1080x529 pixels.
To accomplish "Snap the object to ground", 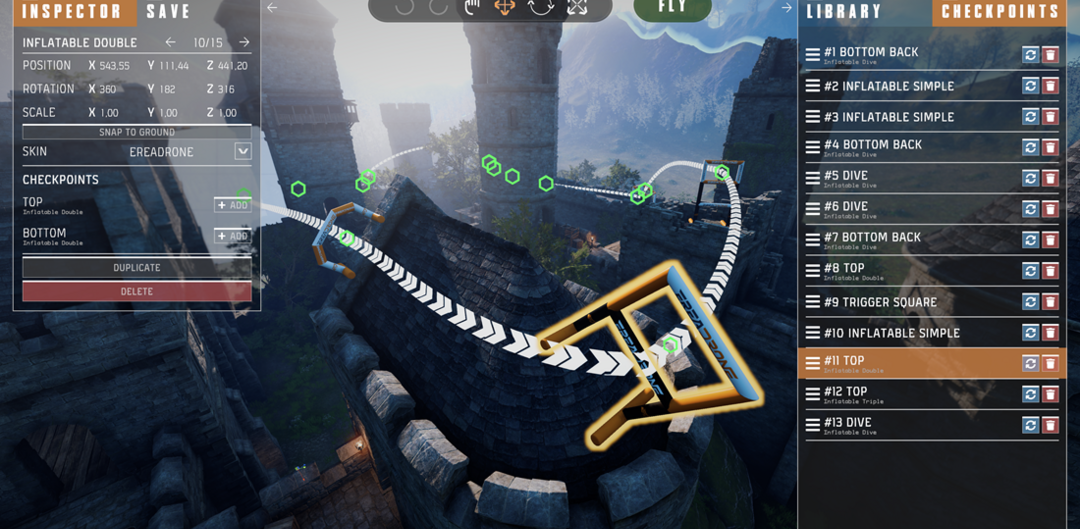I will click(137, 132).
